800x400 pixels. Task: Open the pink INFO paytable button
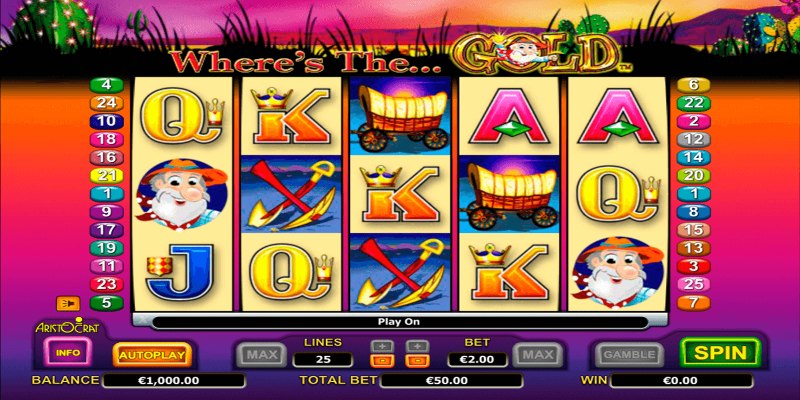coord(68,353)
